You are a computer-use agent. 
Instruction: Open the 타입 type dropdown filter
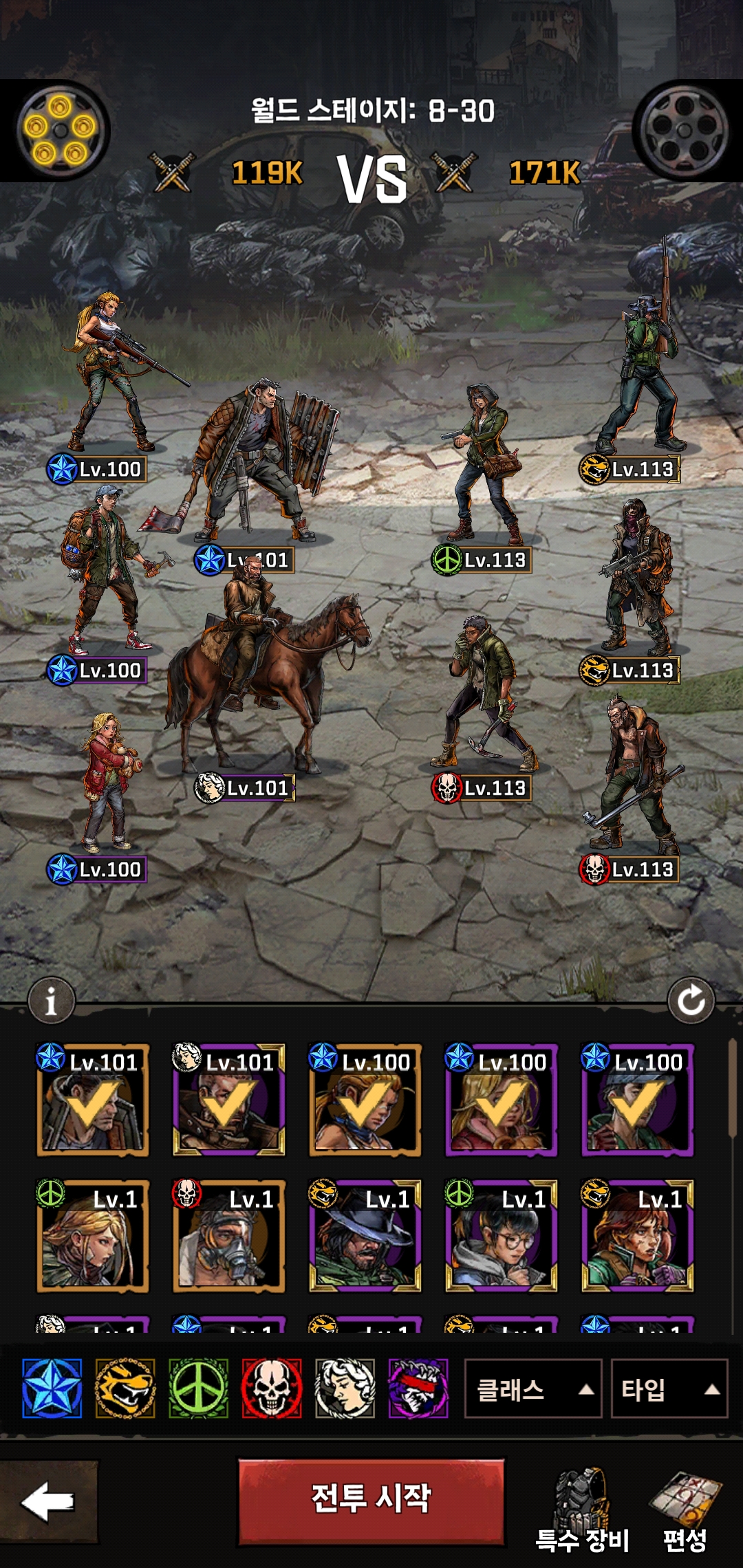tap(669, 1389)
